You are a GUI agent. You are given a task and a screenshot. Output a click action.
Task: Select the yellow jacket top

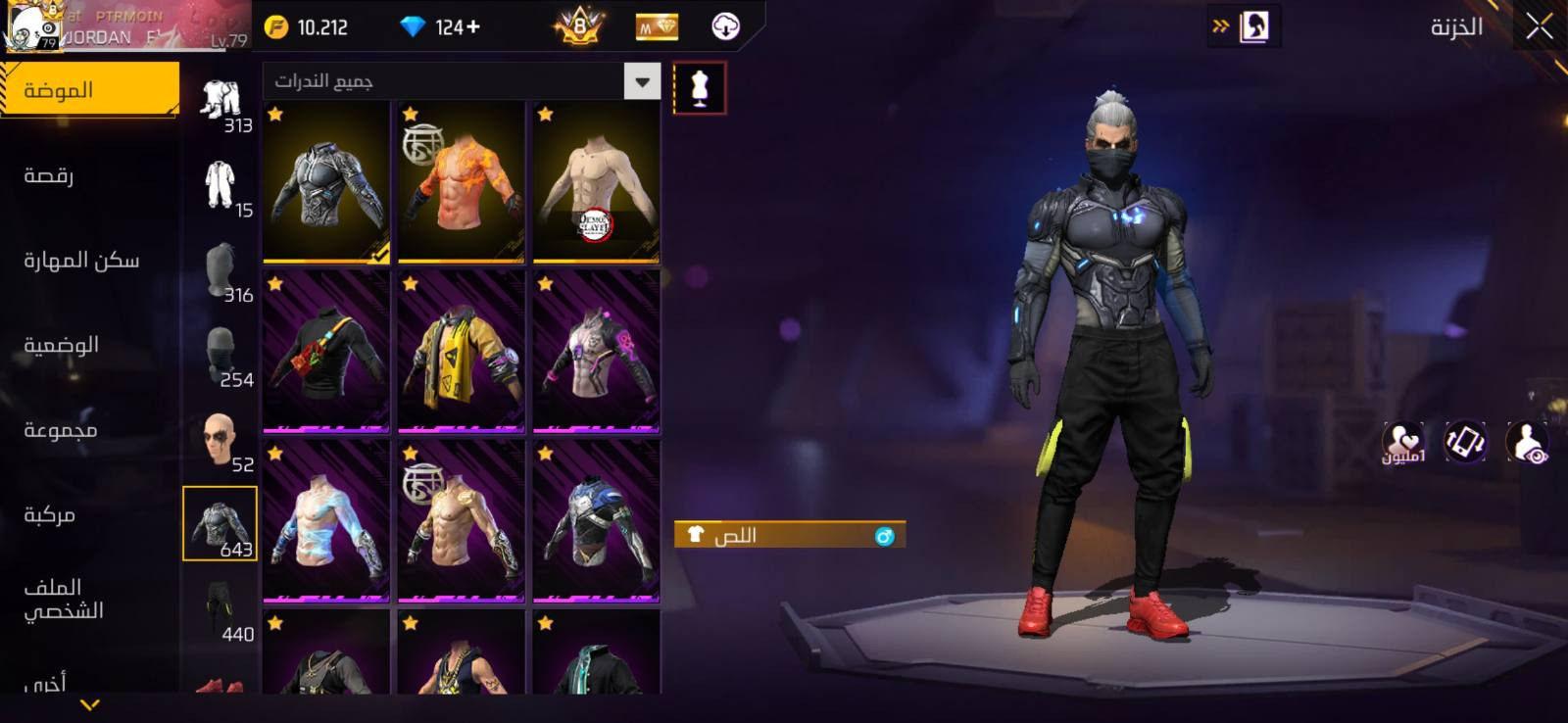[462, 353]
